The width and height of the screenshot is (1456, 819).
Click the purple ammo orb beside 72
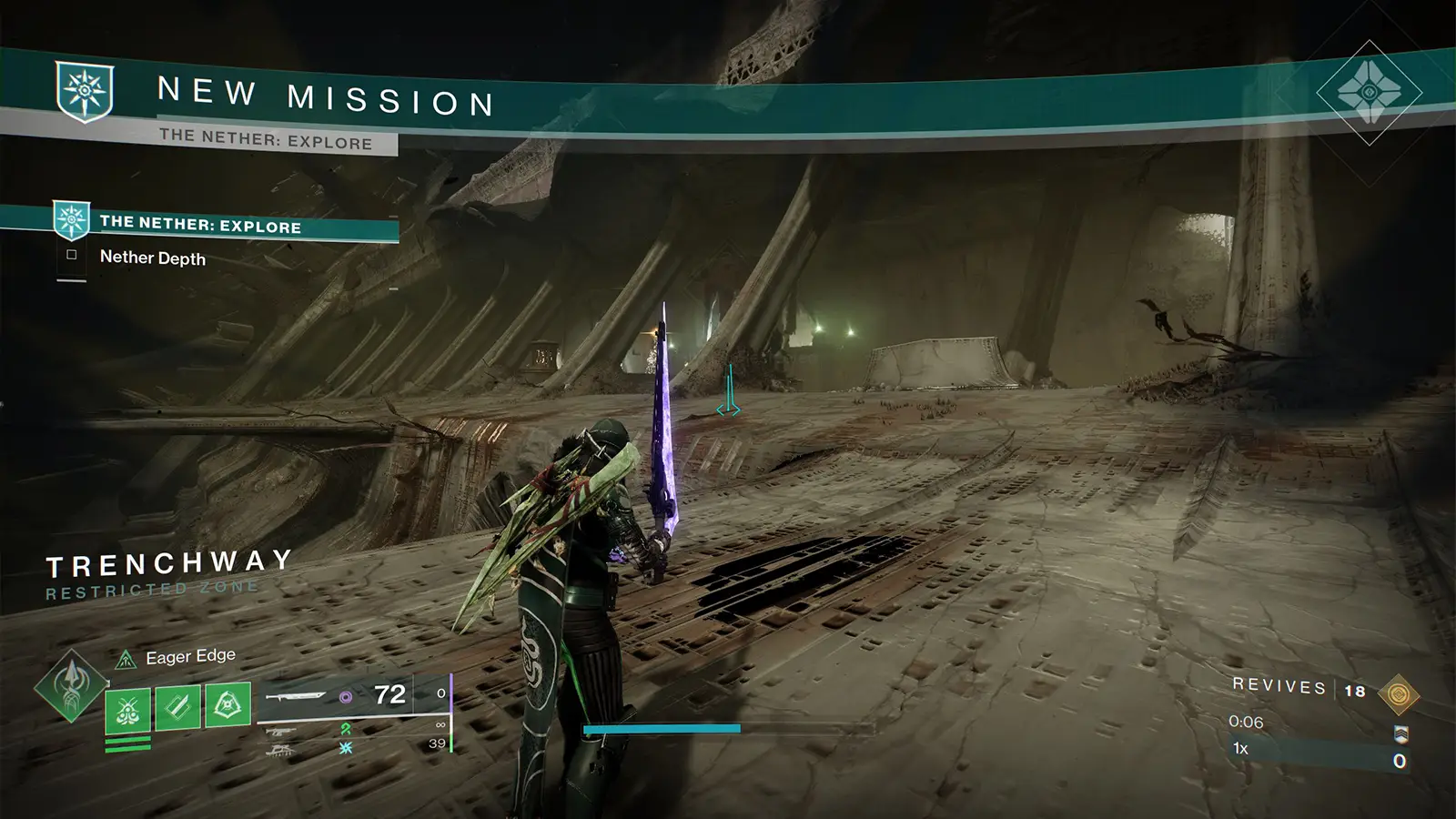click(345, 697)
